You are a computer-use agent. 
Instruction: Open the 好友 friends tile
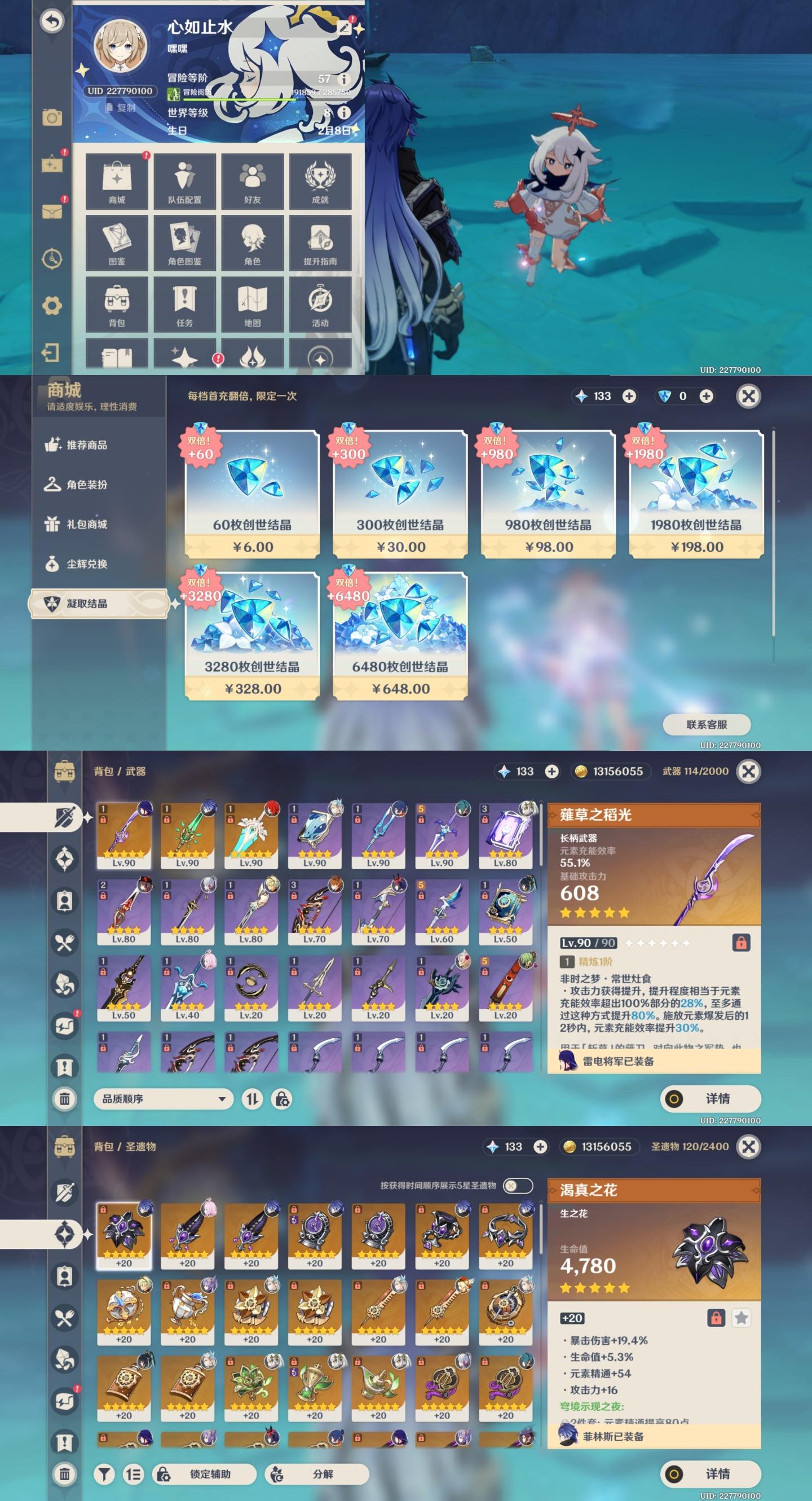[x=252, y=181]
